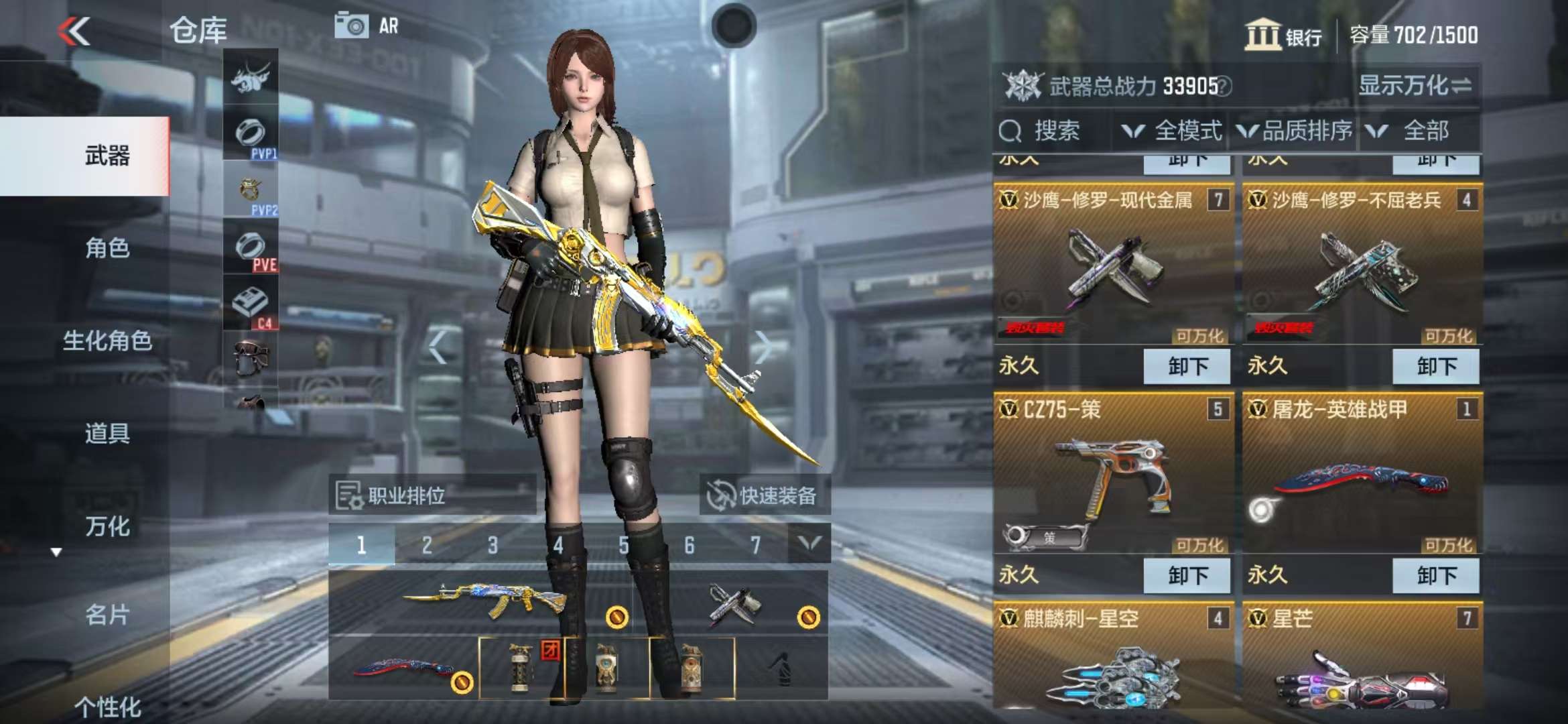Unequip the CZ75-策 pistol with 卸下

pos(1187,575)
